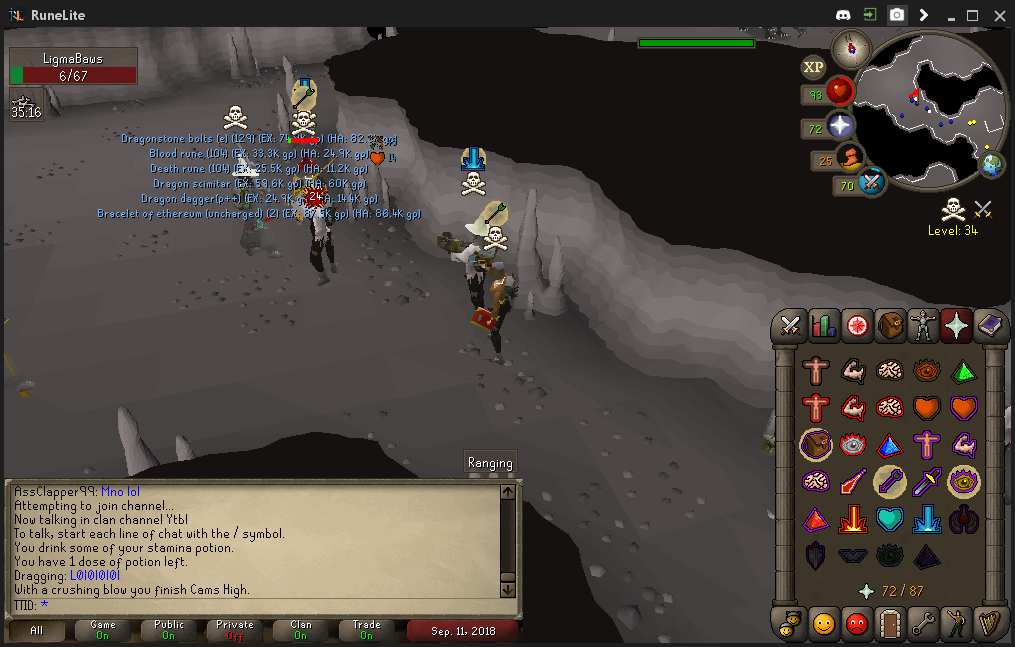Toggle the XP drops button
This screenshot has width=1015, height=647.
pos(813,67)
